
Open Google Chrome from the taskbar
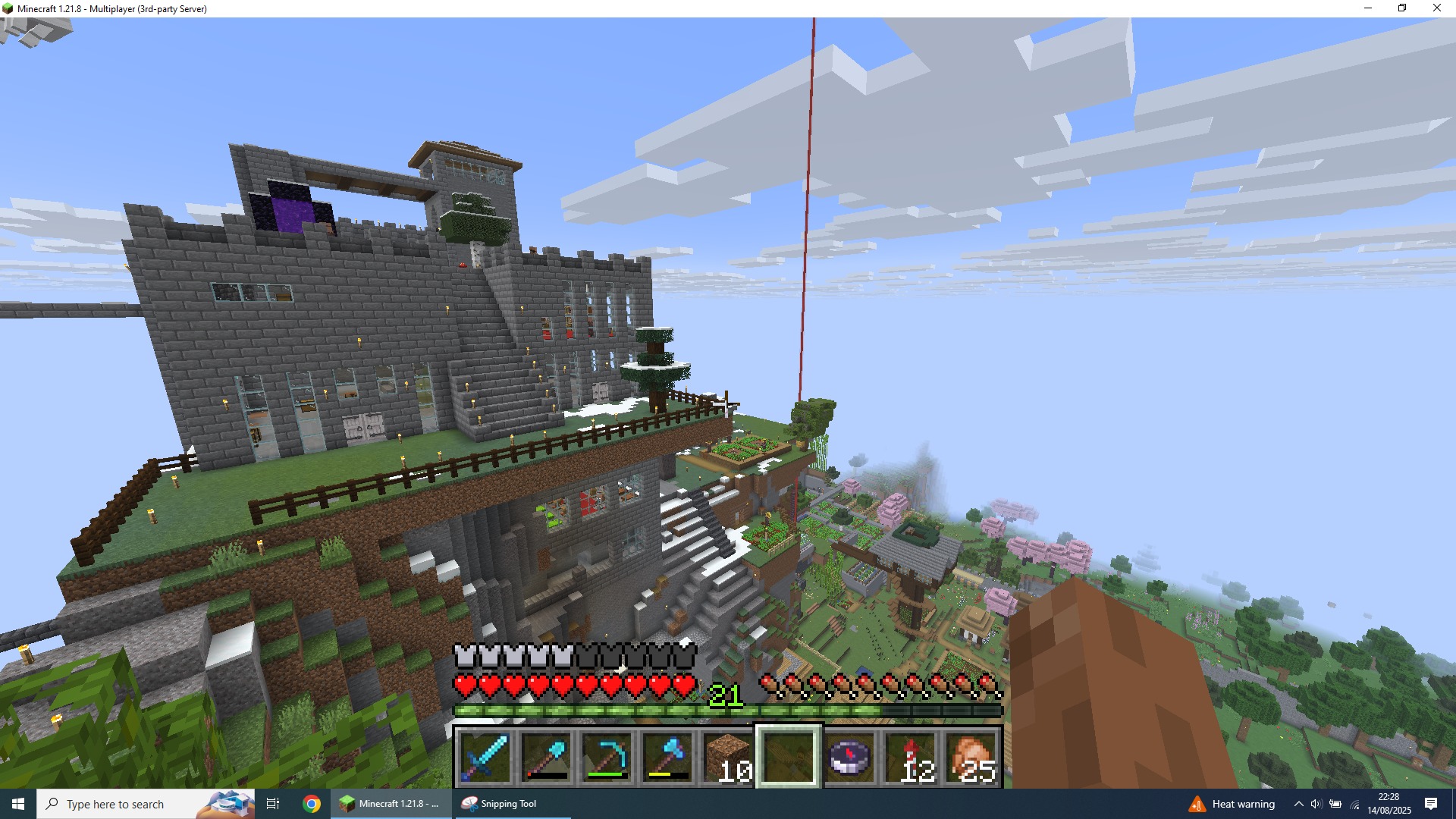click(311, 803)
